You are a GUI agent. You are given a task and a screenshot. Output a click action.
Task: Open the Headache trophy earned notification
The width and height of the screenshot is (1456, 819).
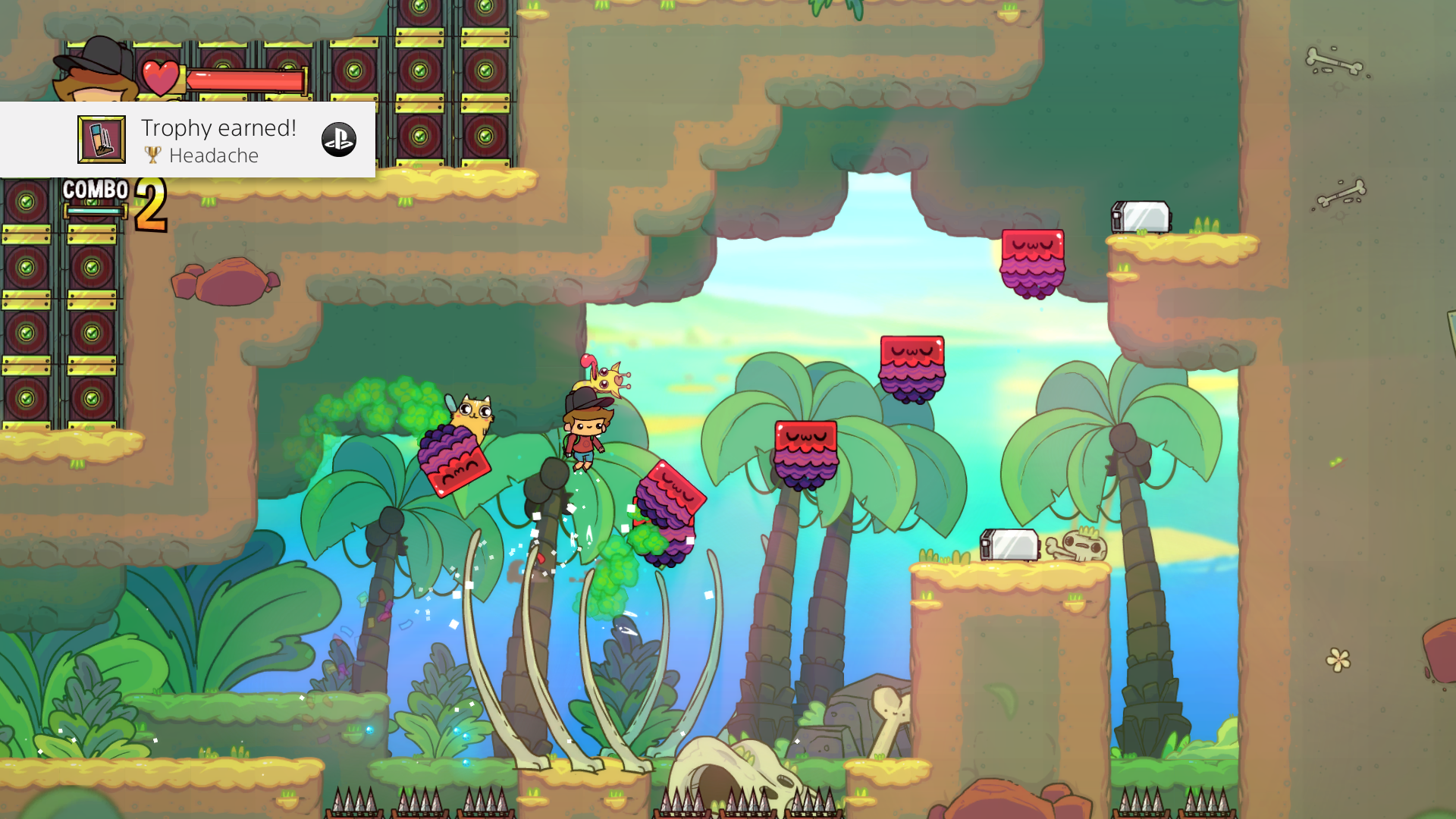click(218, 140)
